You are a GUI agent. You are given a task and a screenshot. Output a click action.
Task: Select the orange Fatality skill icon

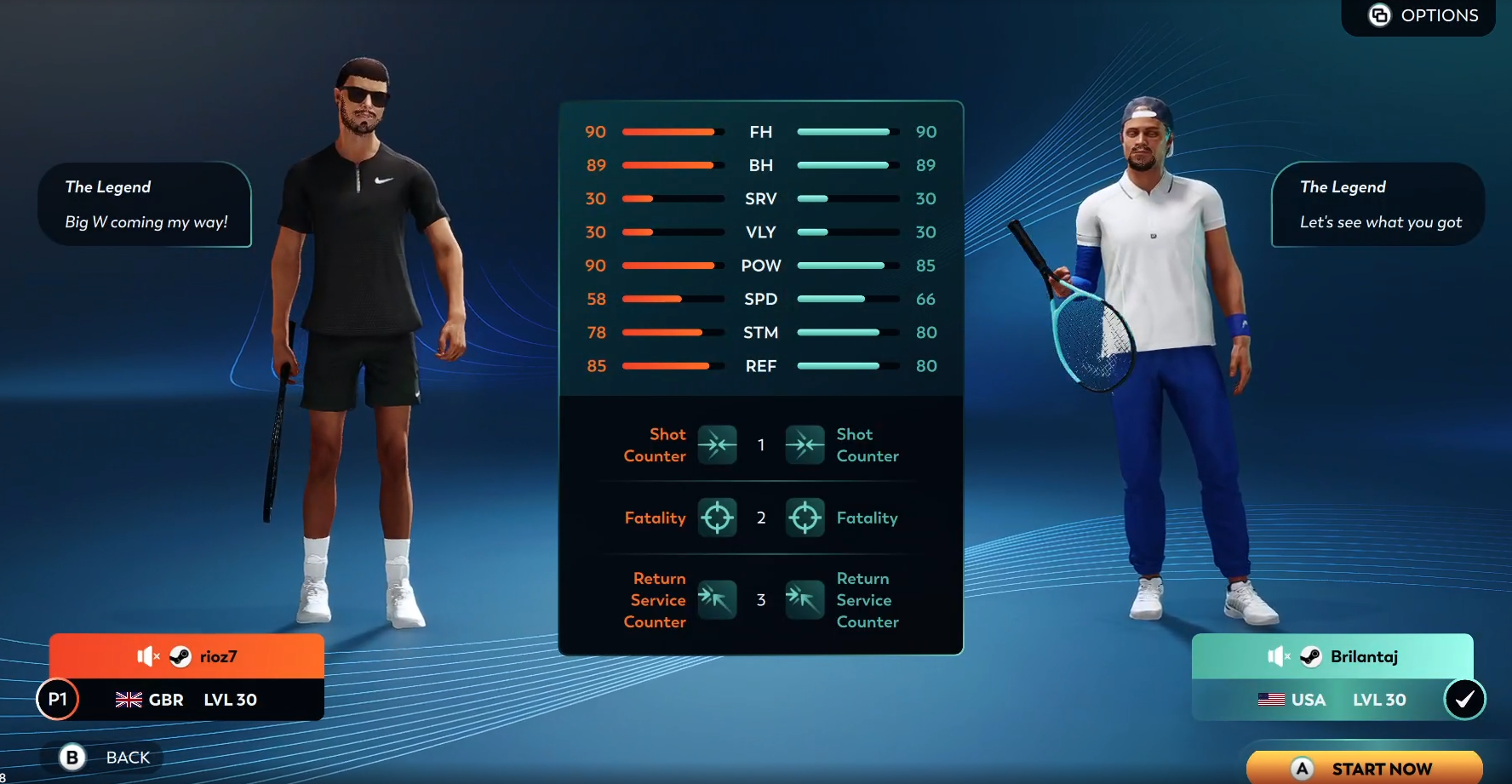pyautogui.click(x=717, y=517)
